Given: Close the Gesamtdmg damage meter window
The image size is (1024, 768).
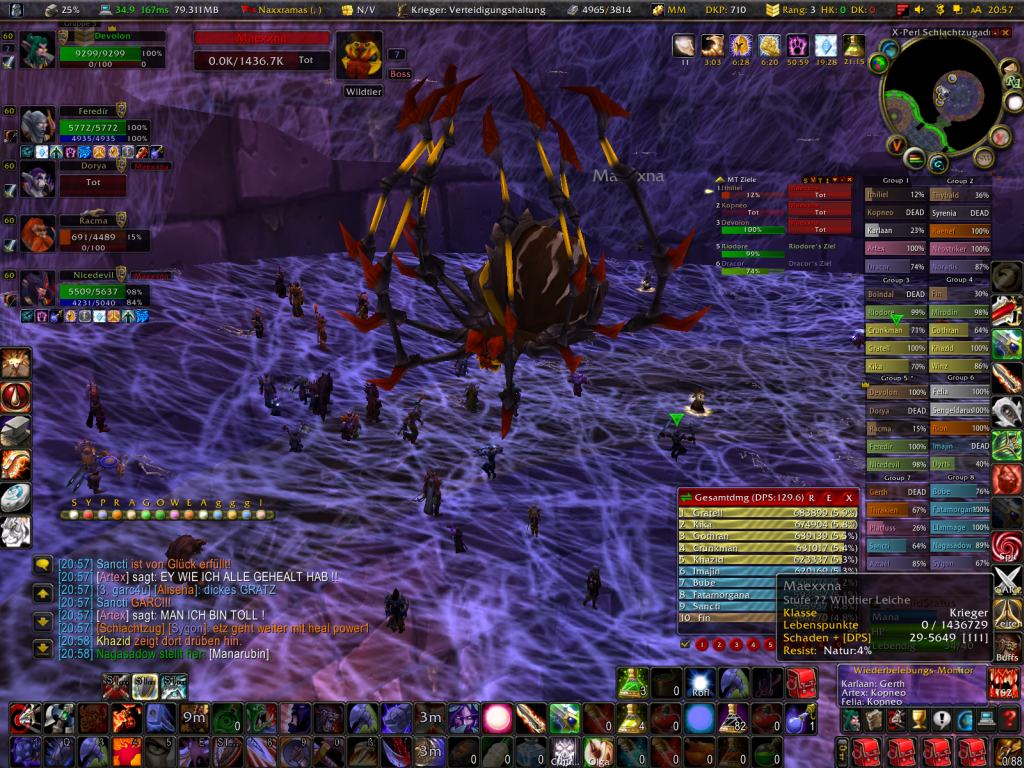Looking at the screenshot, I should (x=849, y=496).
